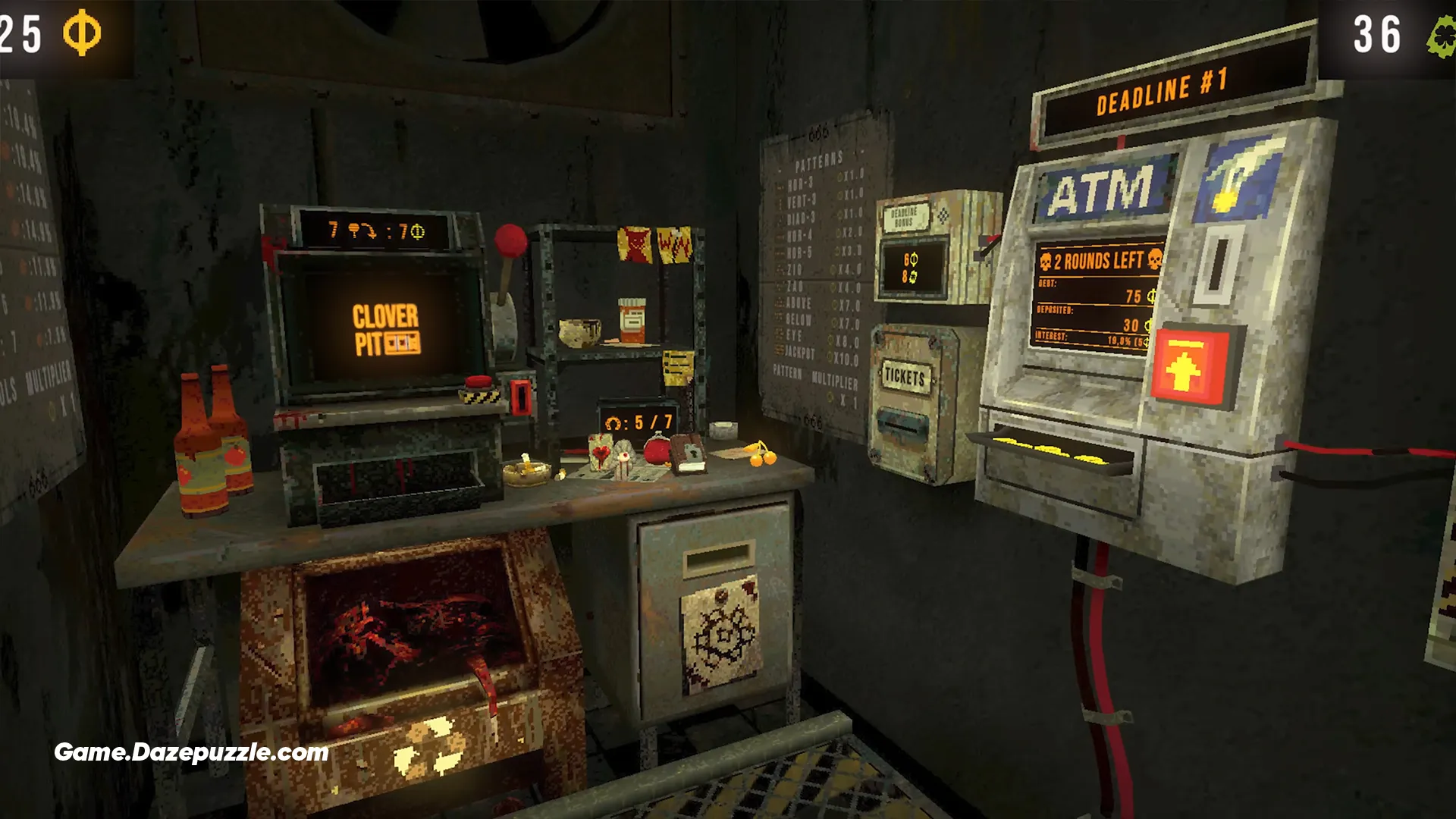Push the red button on the slot machine
The width and height of the screenshot is (1456, 819).
[x=479, y=384]
